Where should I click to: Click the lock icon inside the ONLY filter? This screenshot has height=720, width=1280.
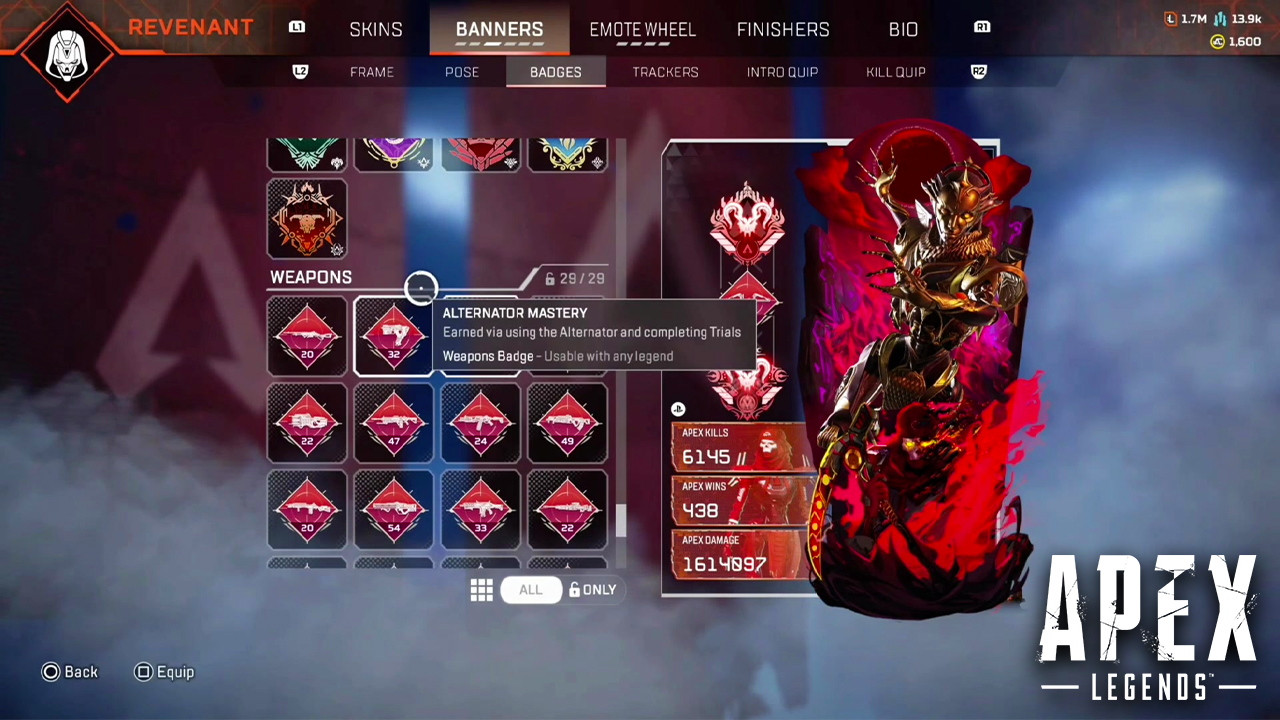click(x=573, y=589)
